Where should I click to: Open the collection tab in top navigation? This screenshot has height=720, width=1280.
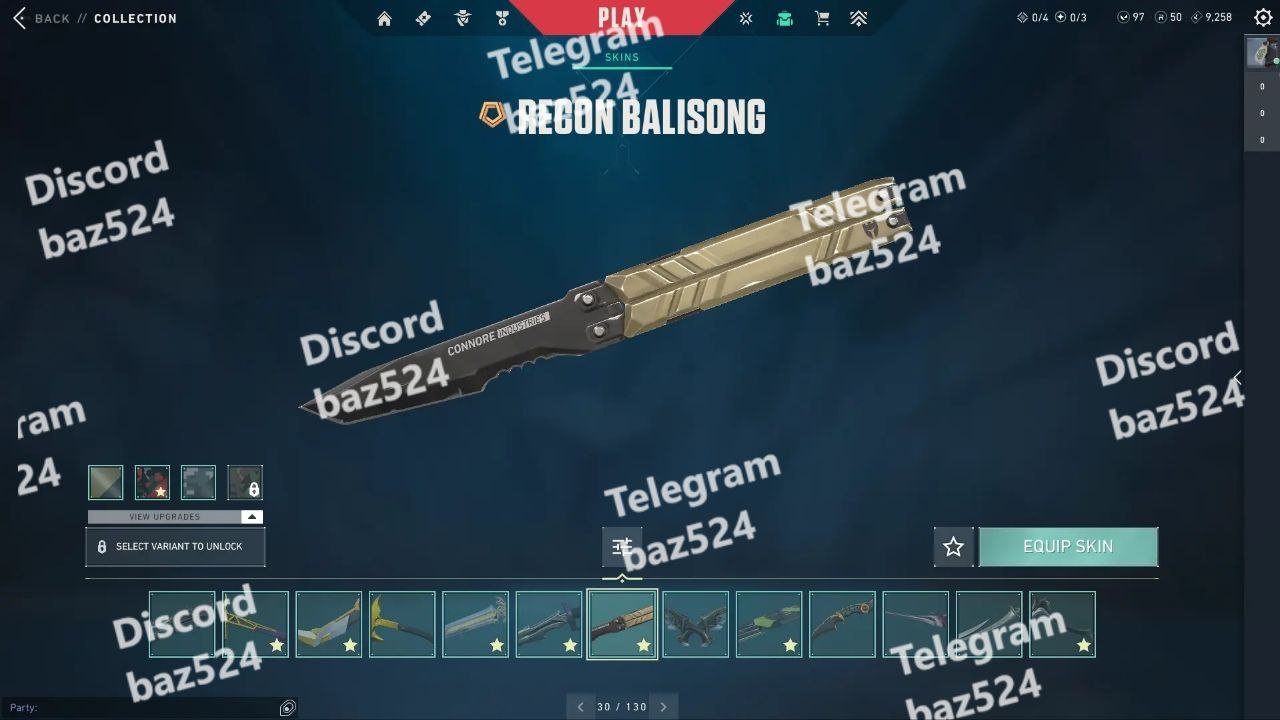point(785,18)
